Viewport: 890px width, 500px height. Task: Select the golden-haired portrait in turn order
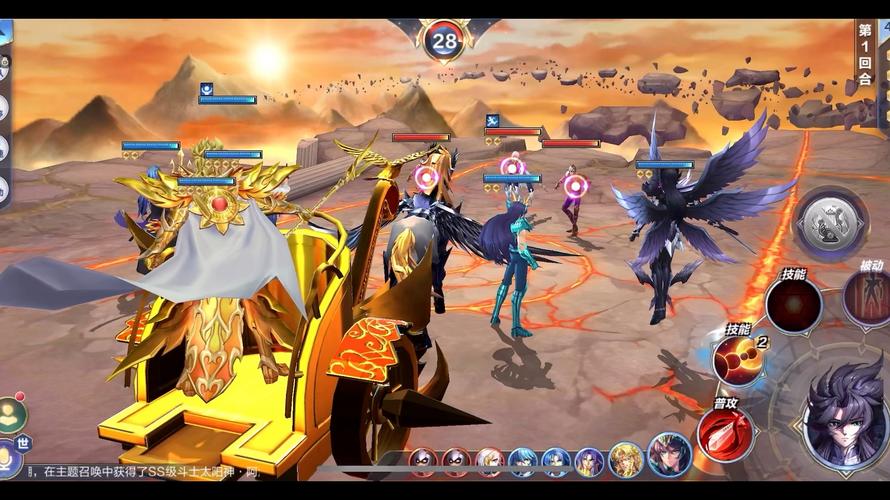click(626, 460)
